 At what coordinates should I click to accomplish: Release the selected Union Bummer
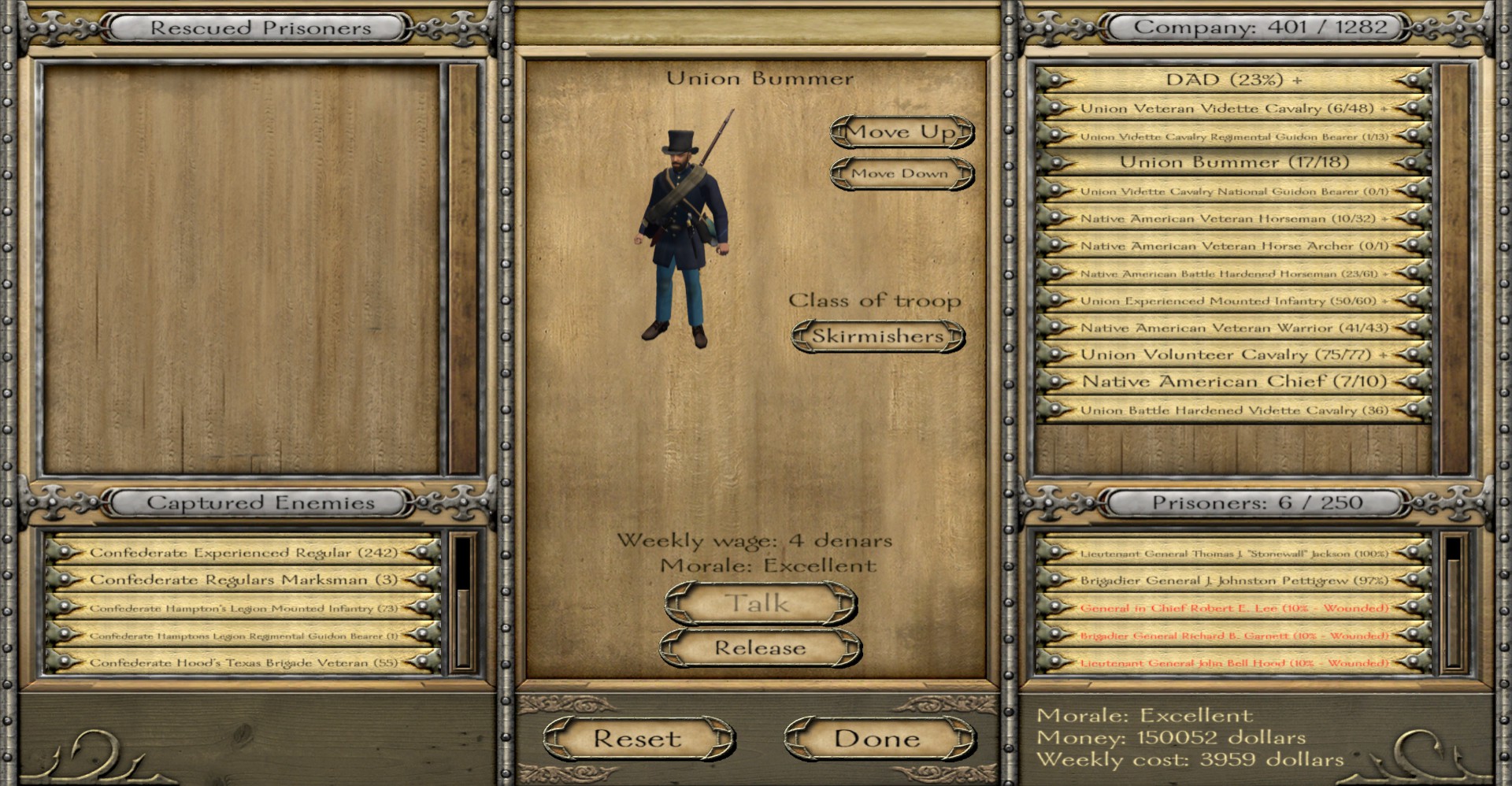coord(760,648)
